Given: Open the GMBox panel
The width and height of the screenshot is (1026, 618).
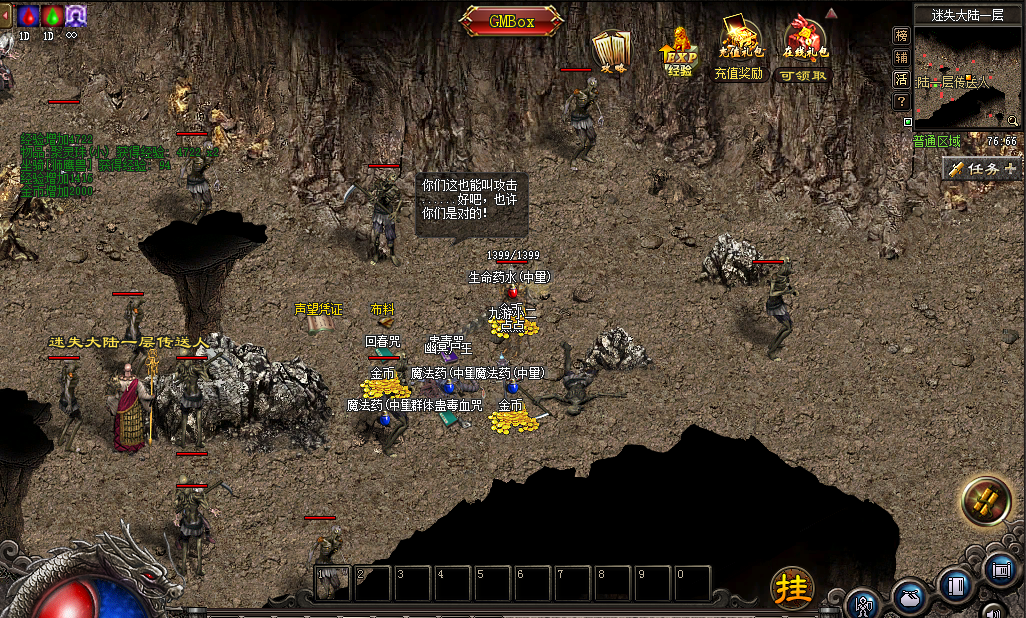Looking at the screenshot, I should [512, 21].
